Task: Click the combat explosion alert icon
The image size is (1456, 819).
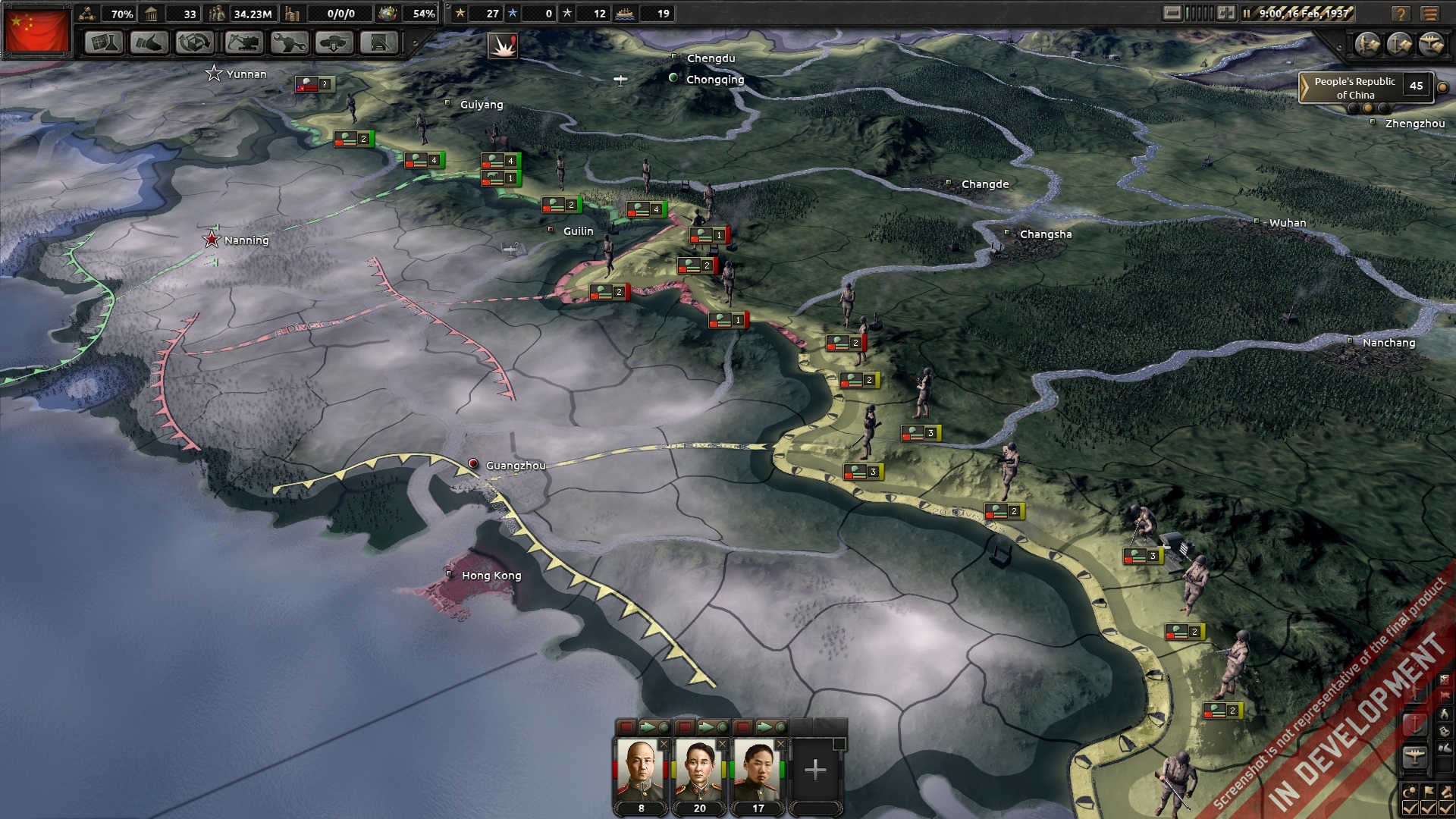Action: tap(502, 46)
